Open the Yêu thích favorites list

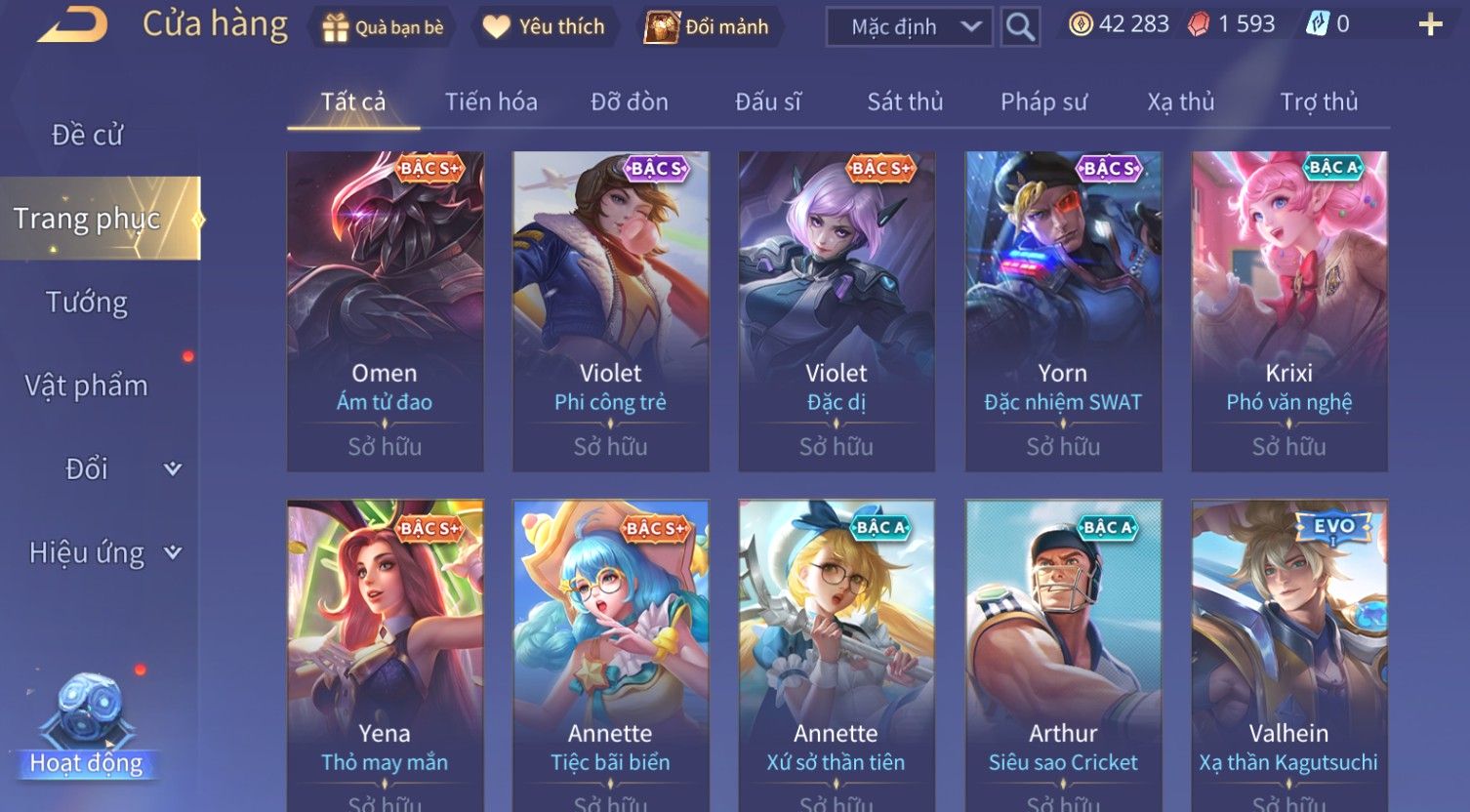(x=544, y=27)
